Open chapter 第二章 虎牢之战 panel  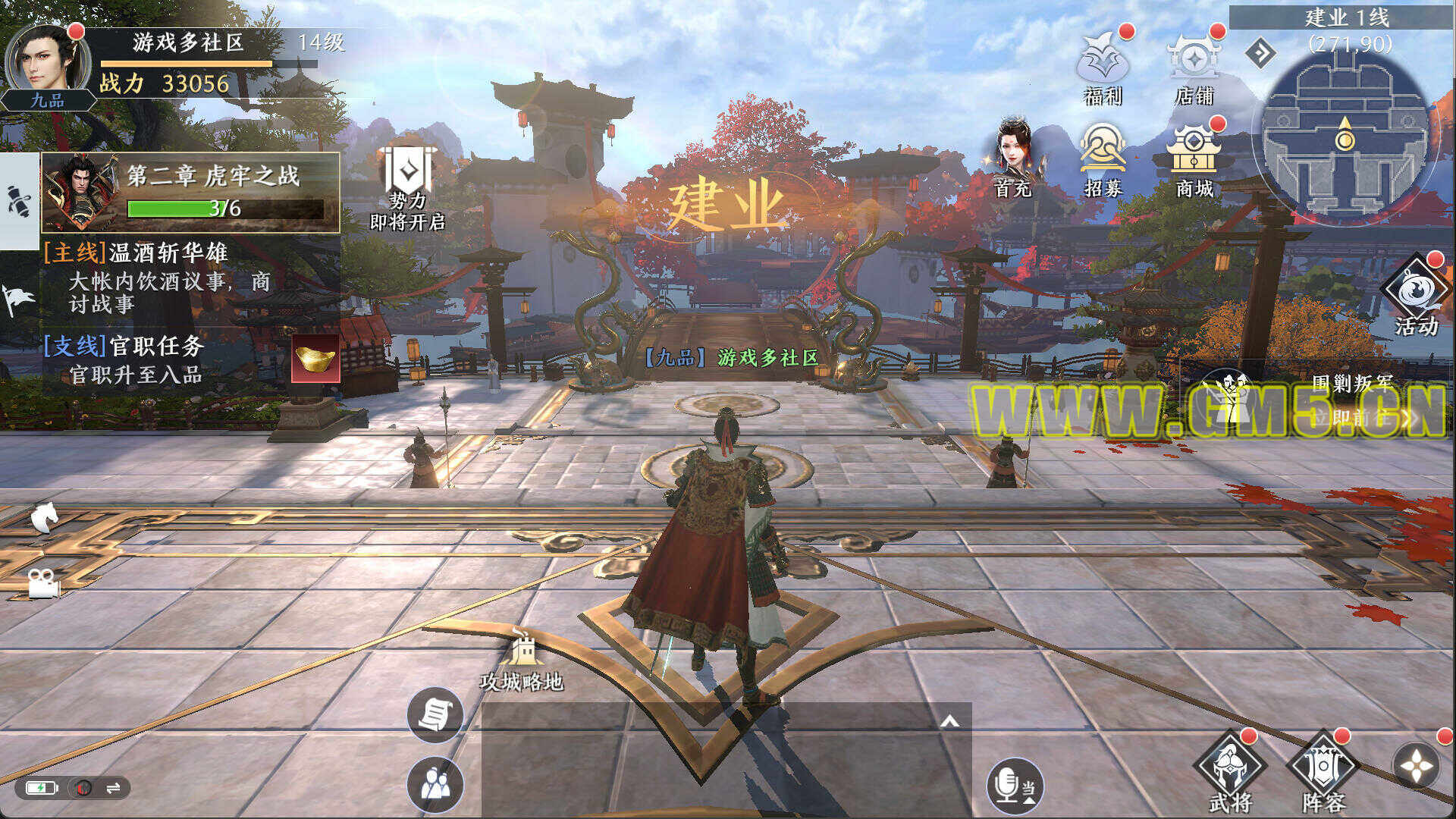191,192
